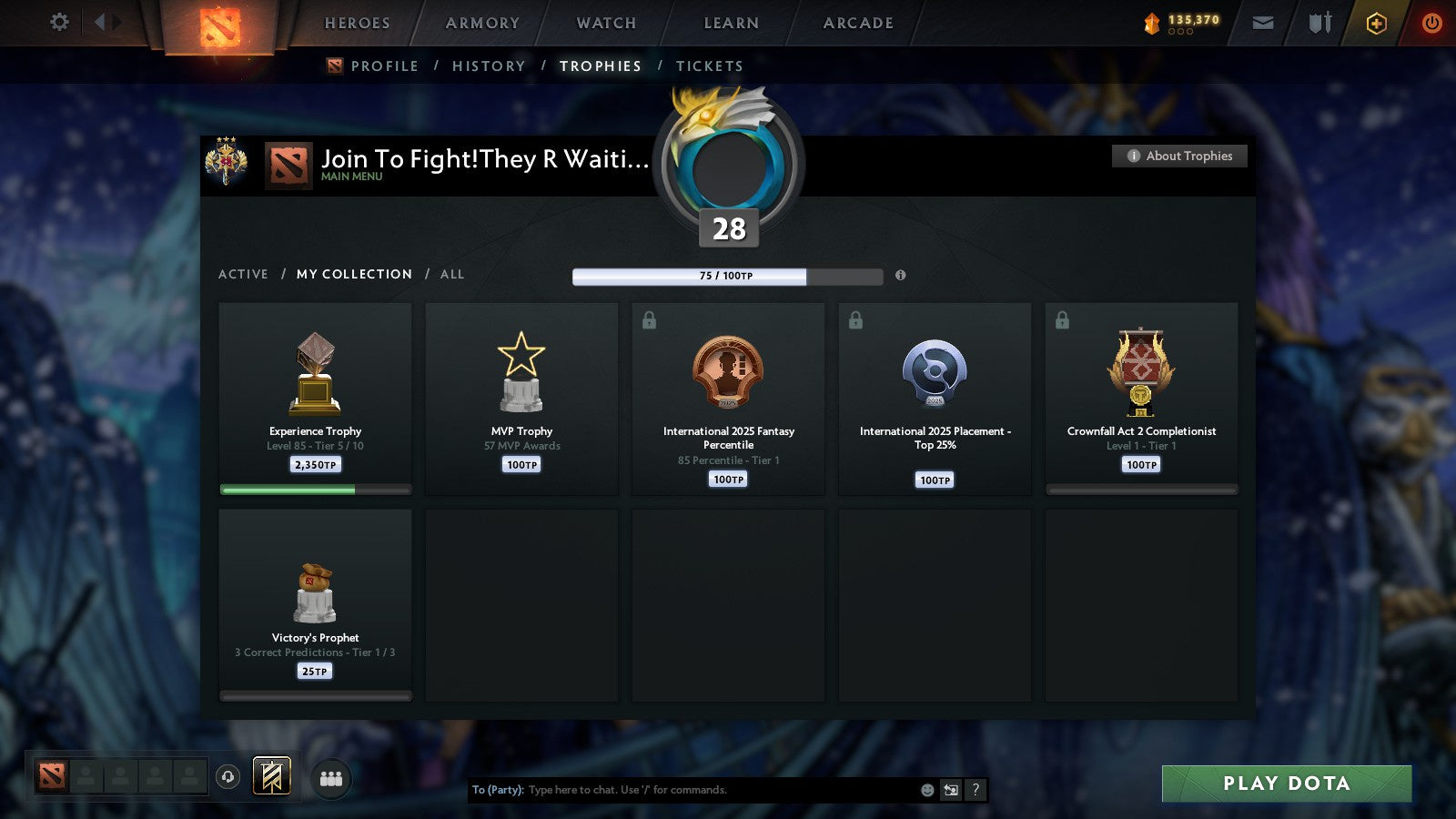Open settings with the gear icon
This screenshot has width=1456, height=819.
pos(58,23)
